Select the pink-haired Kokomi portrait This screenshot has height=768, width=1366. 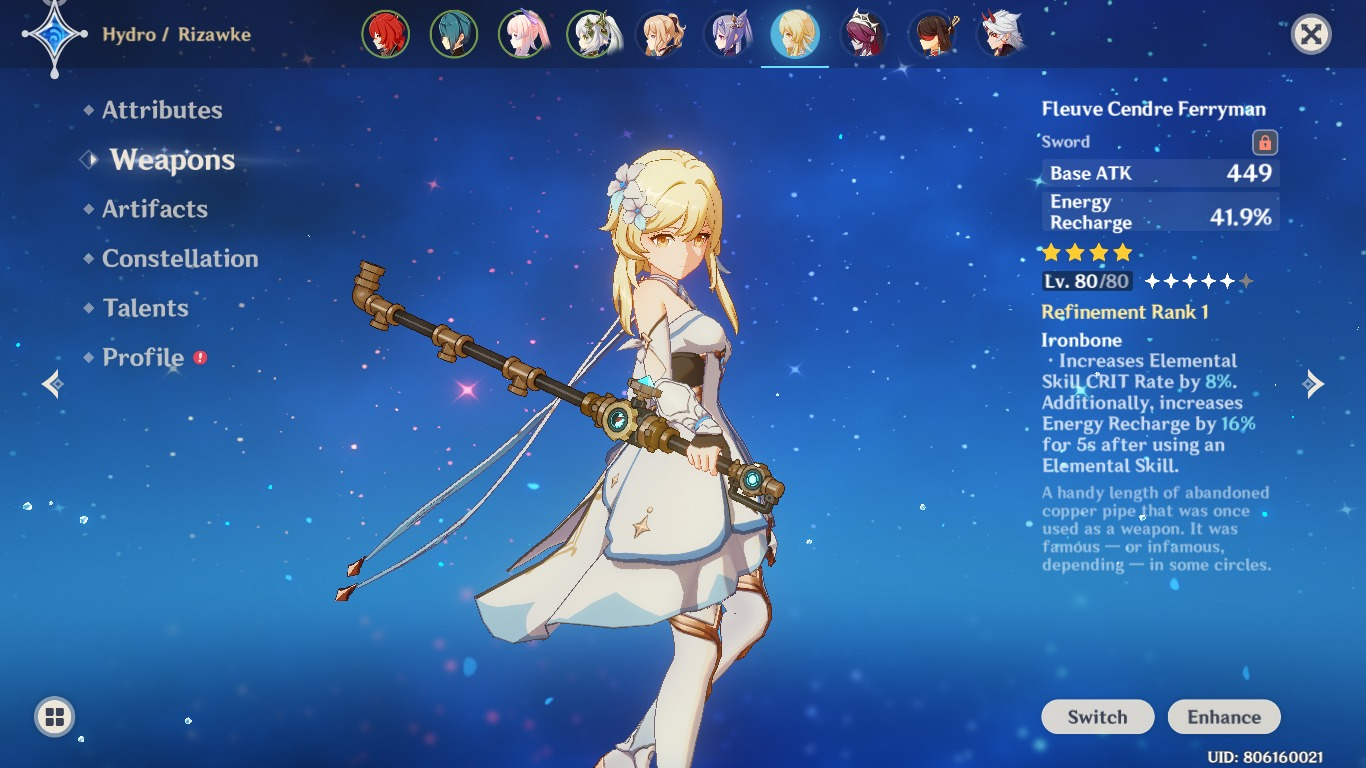(523, 35)
